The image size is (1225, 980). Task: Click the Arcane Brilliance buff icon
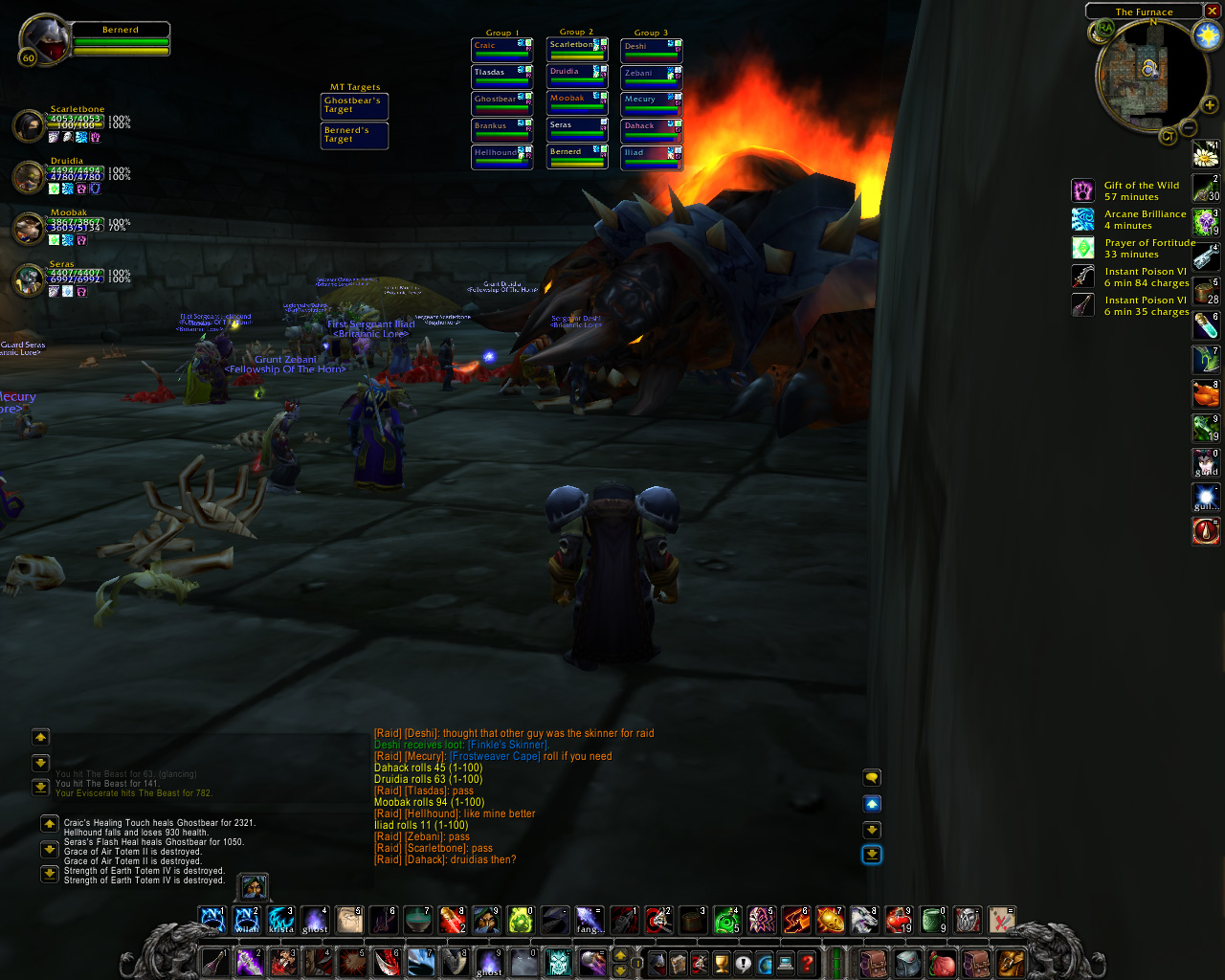(x=1082, y=219)
